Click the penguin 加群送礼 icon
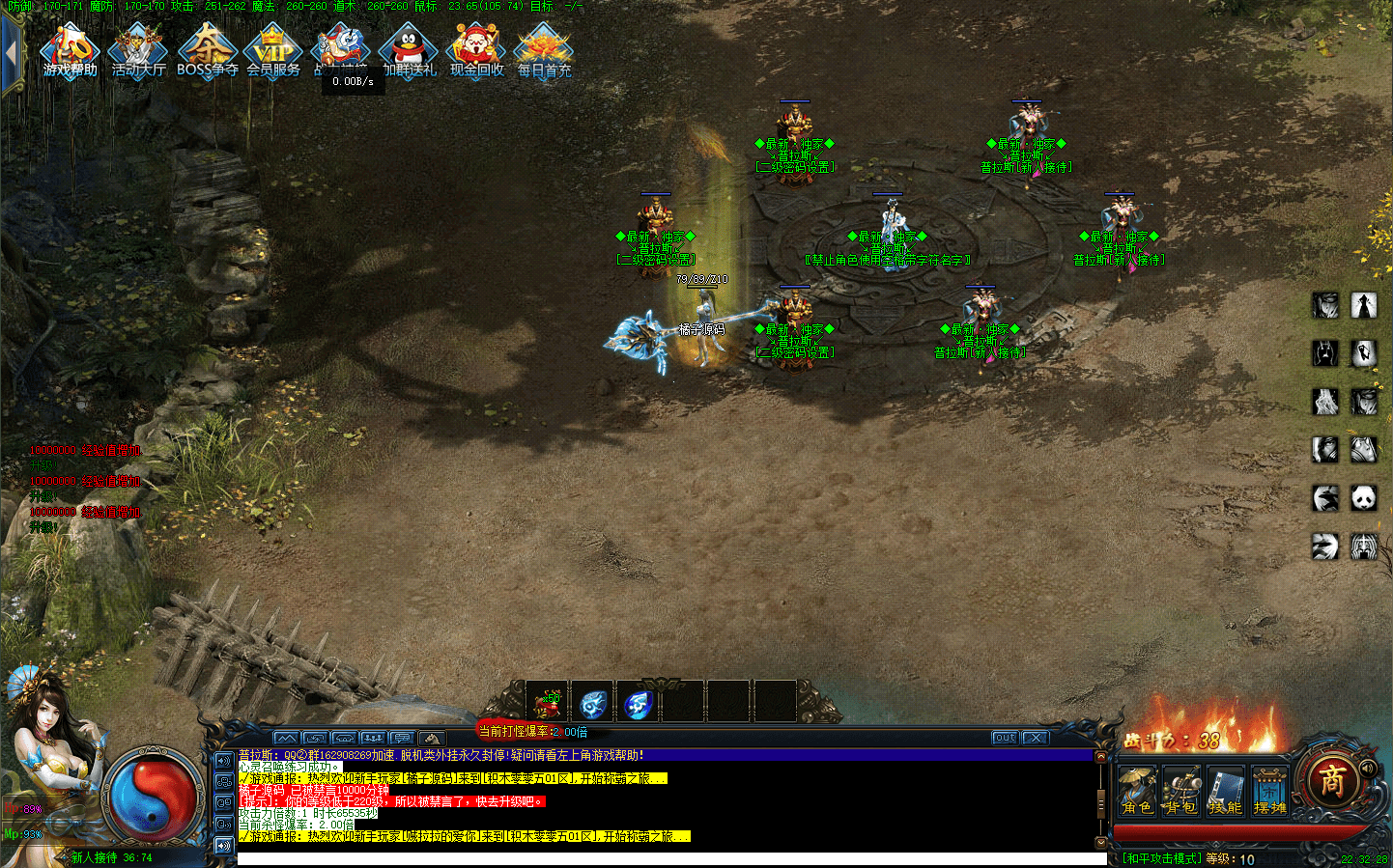This screenshot has height=868, width=1393. [410, 51]
